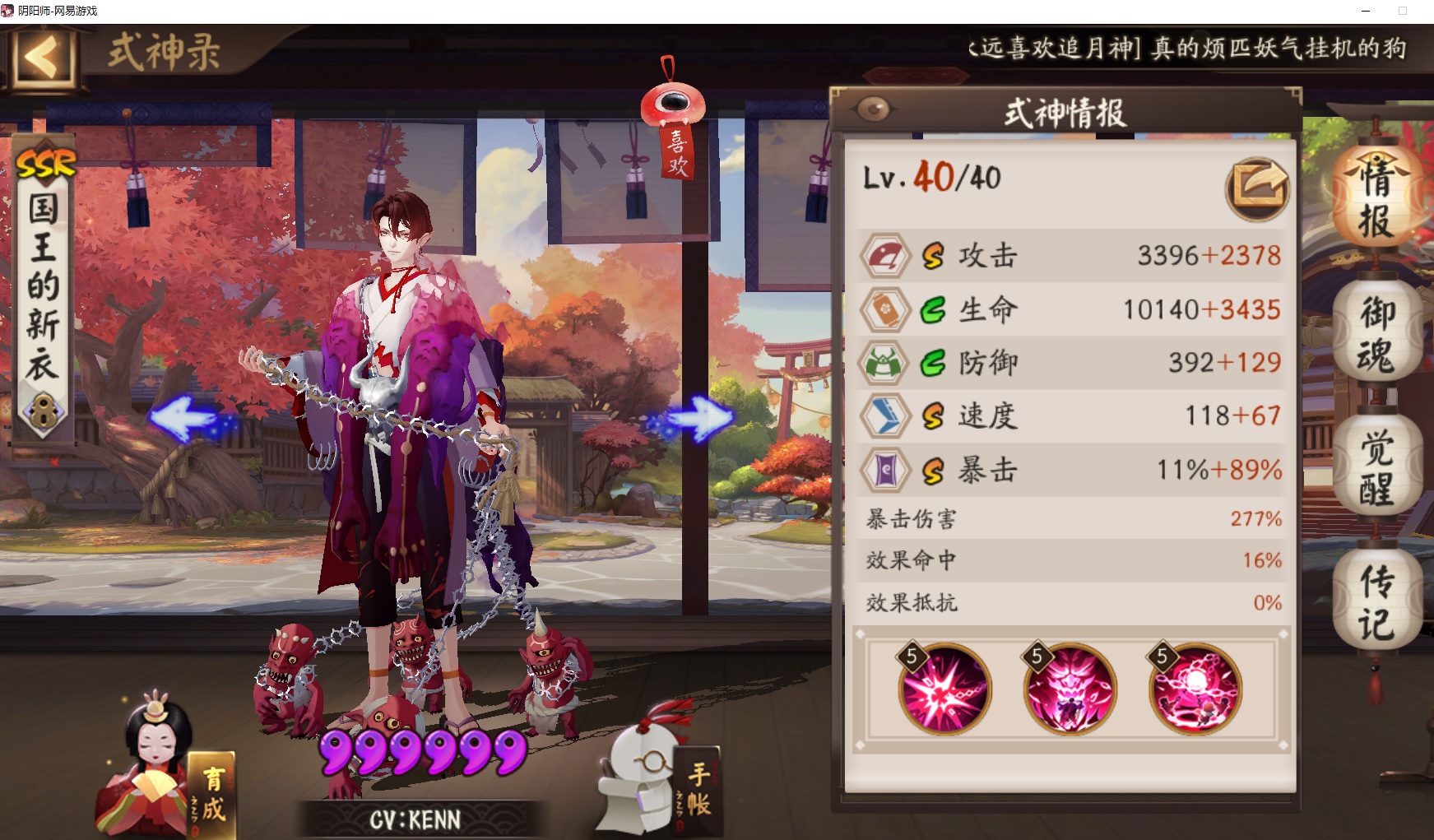Show the 传记 lantern tab
The image size is (1434, 840).
[1376, 601]
